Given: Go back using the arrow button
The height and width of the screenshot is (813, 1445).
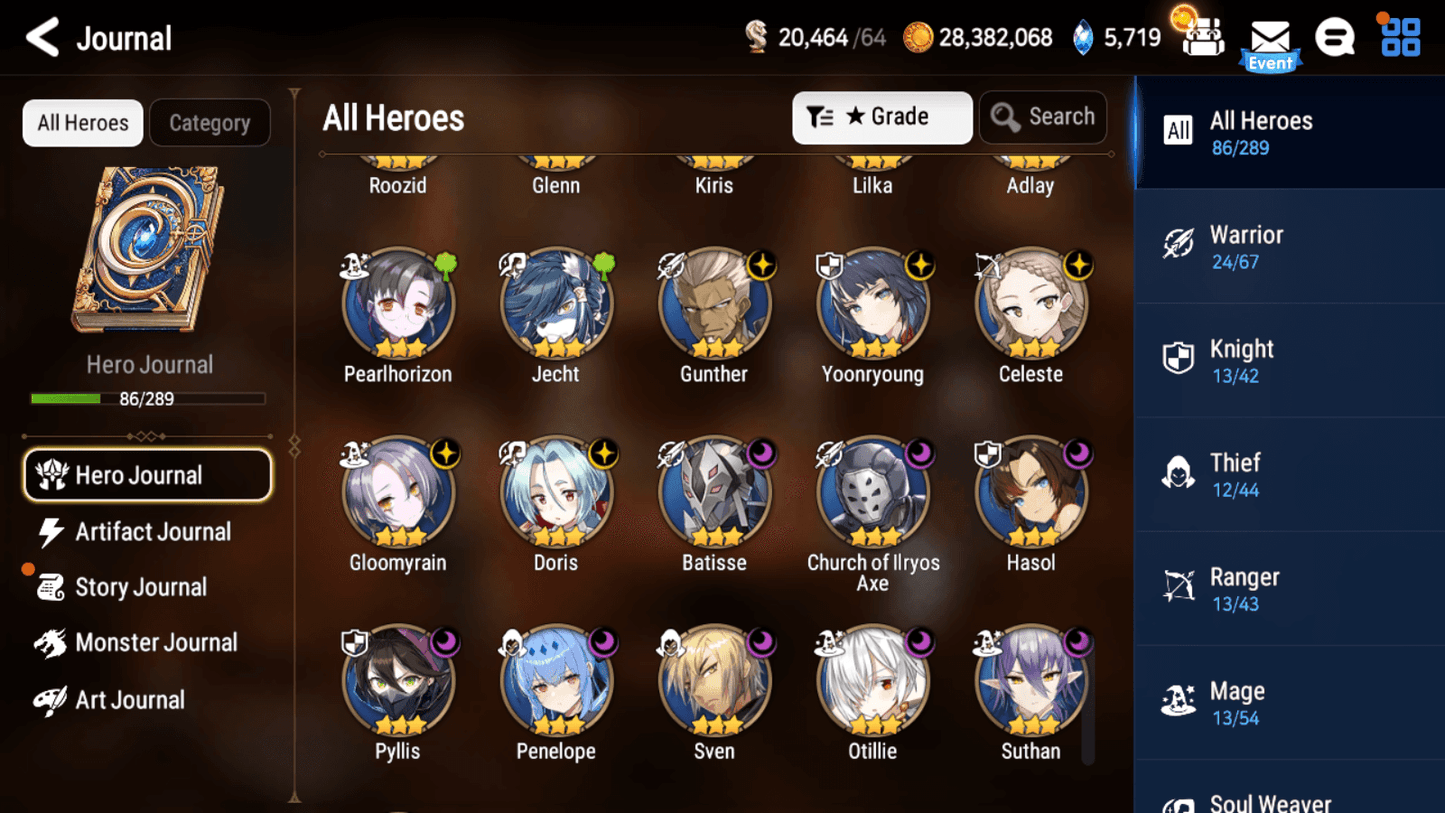Looking at the screenshot, I should 40,37.
